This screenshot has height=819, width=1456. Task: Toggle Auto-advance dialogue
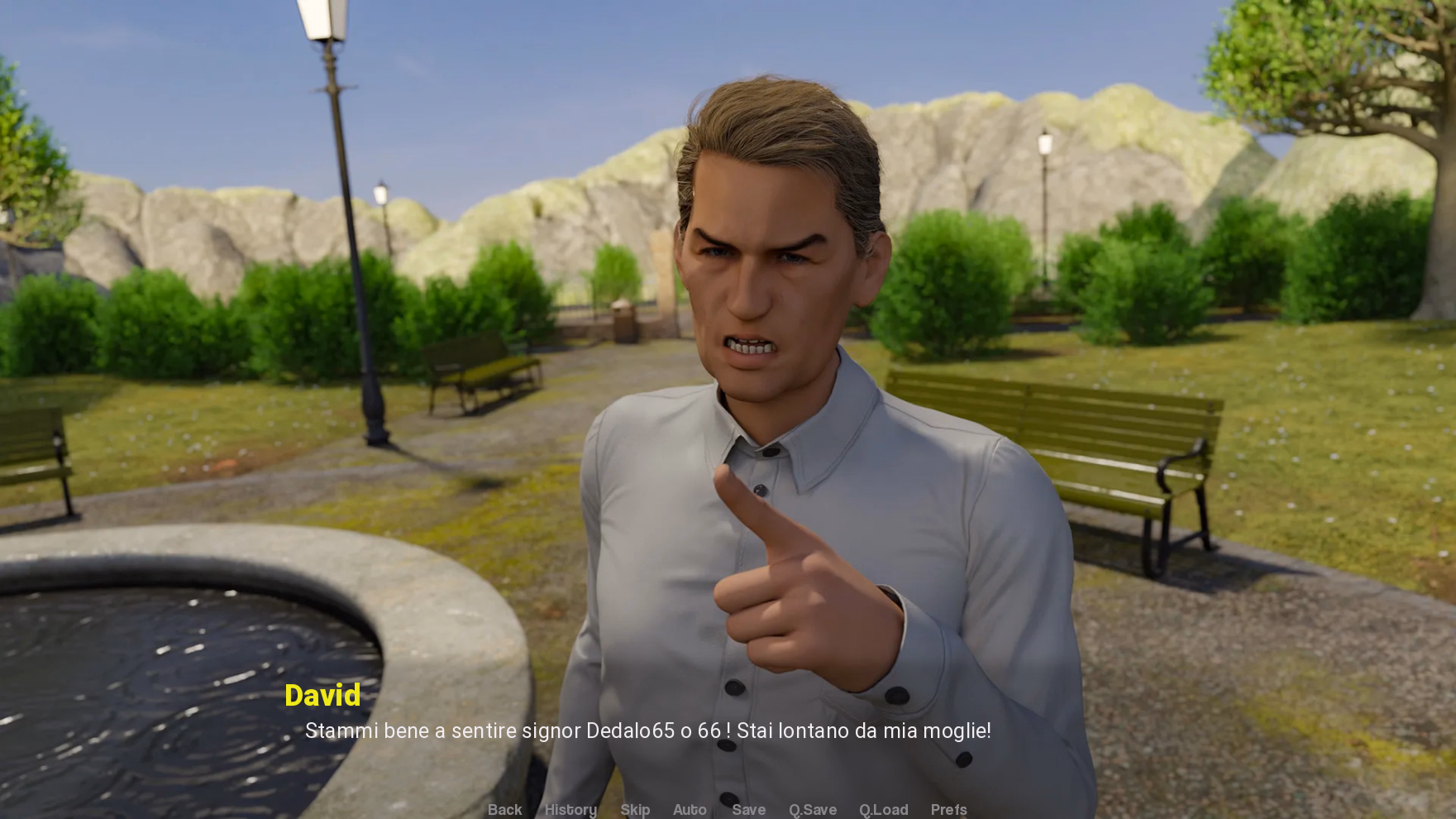click(x=690, y=809)
